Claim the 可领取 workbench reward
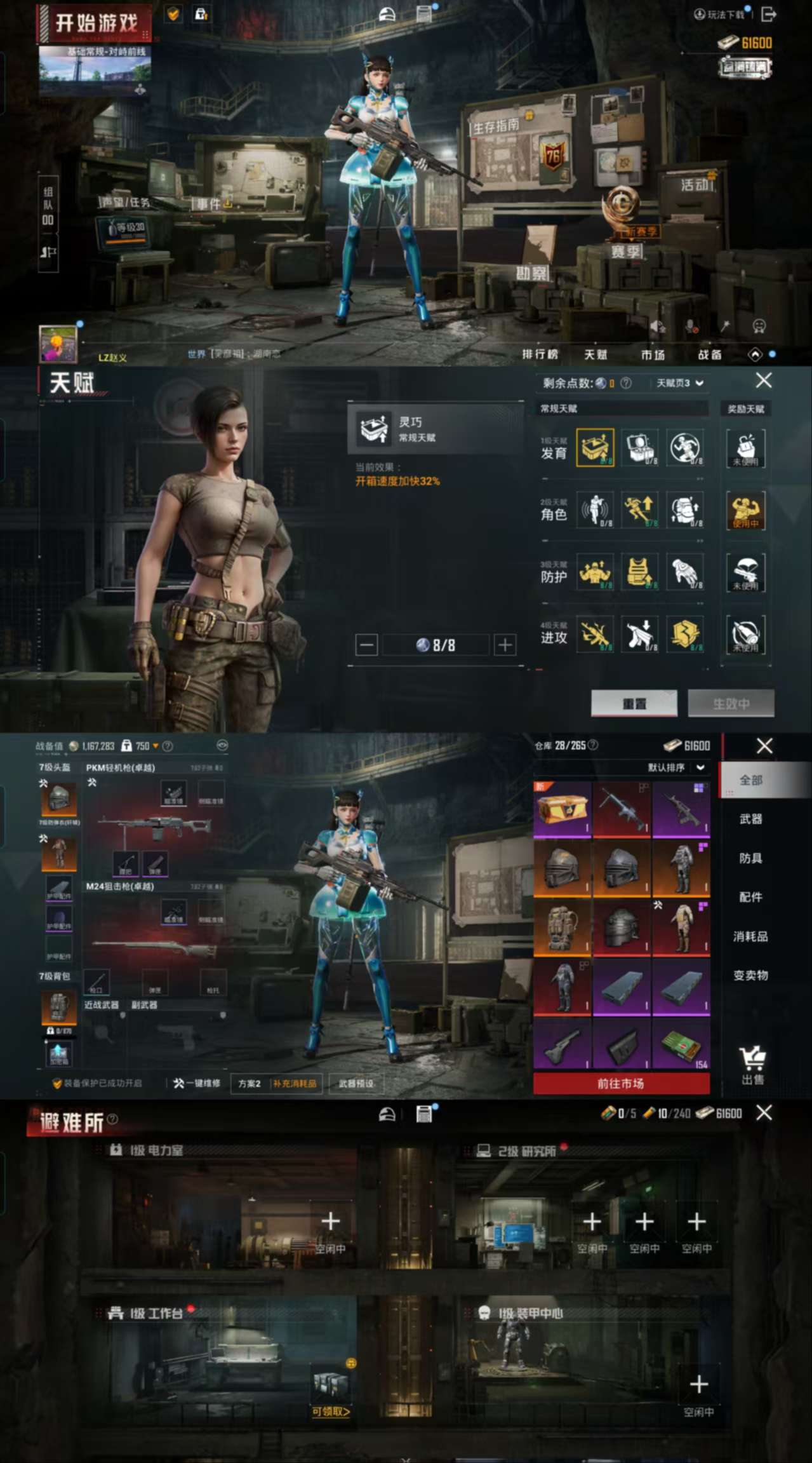The width and height of the screenshot is (812, 1463). coord(330,1411)
